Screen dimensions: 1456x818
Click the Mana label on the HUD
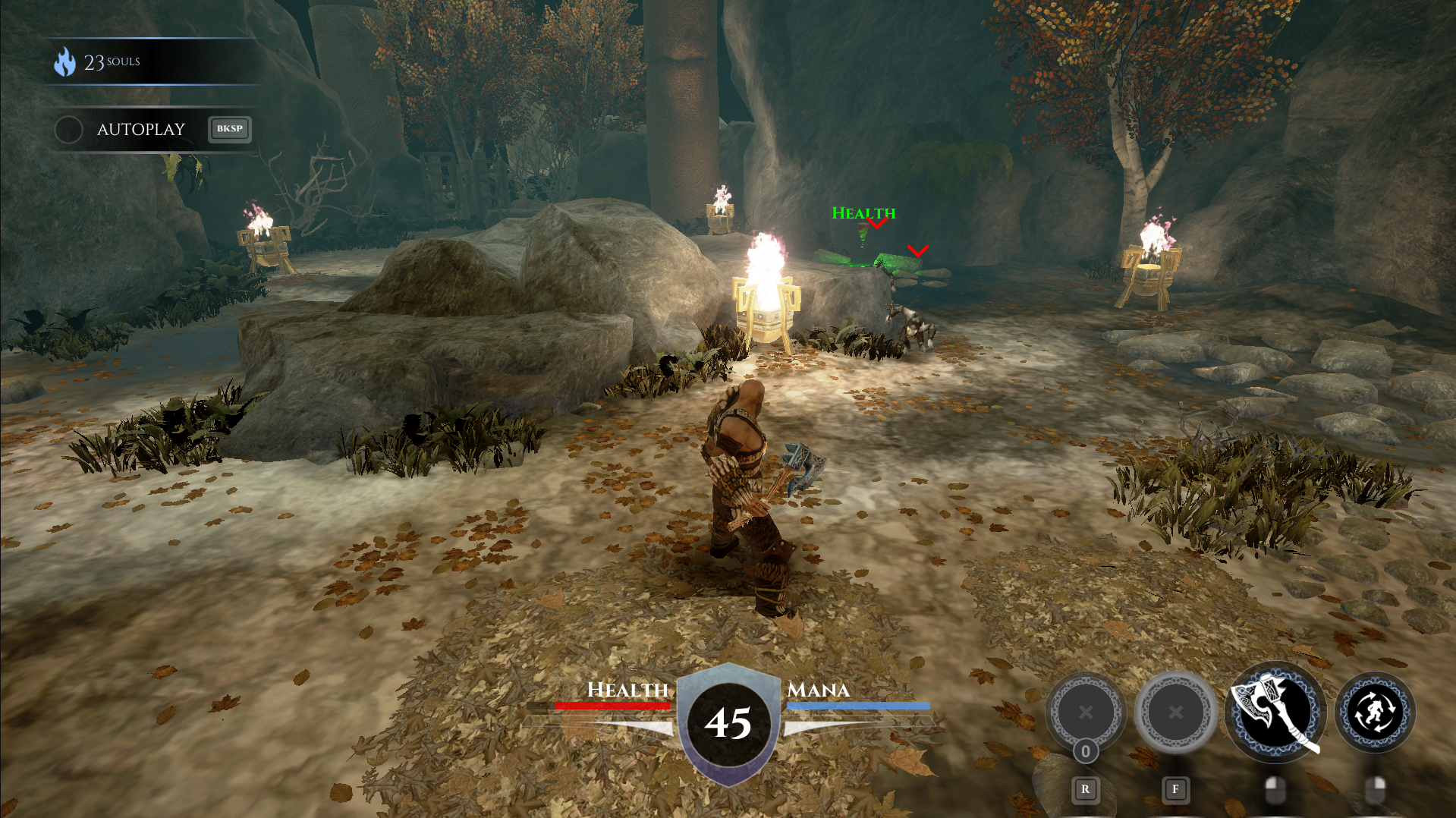[x=817, y=691]
